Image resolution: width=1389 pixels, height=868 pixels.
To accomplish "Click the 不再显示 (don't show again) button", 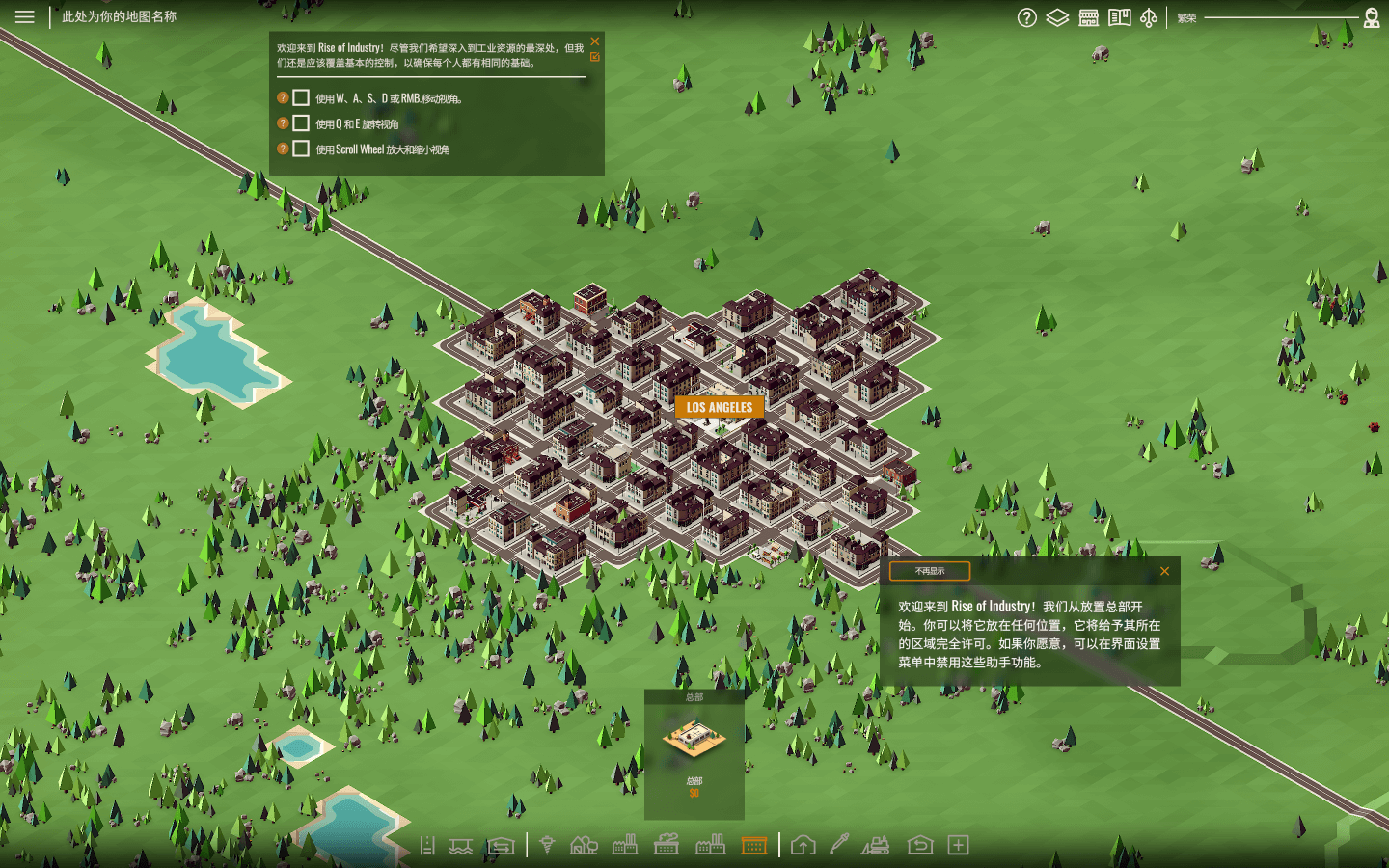I will tap(930, 571).
